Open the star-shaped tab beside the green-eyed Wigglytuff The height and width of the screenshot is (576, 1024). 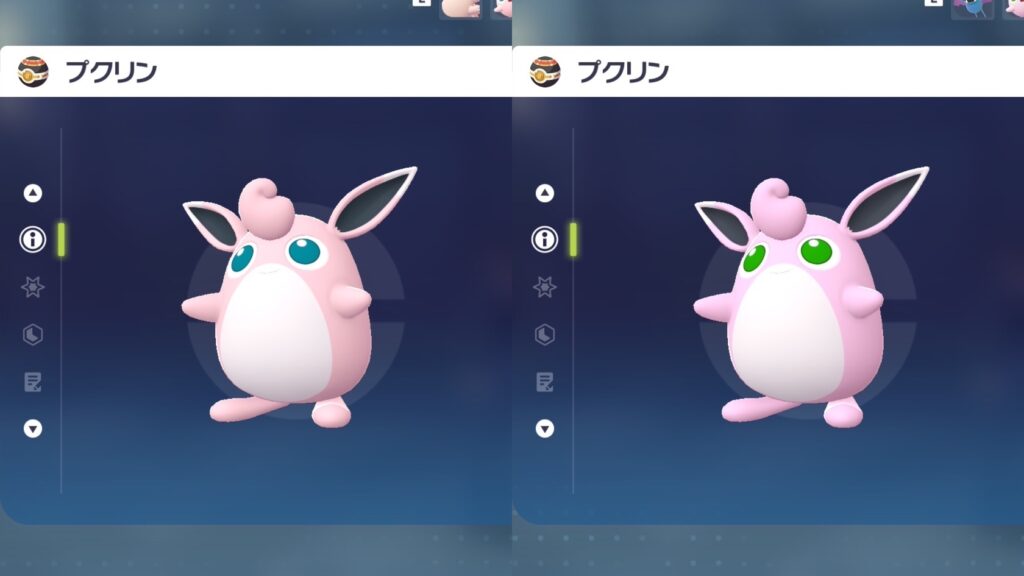tap(545, 287)
